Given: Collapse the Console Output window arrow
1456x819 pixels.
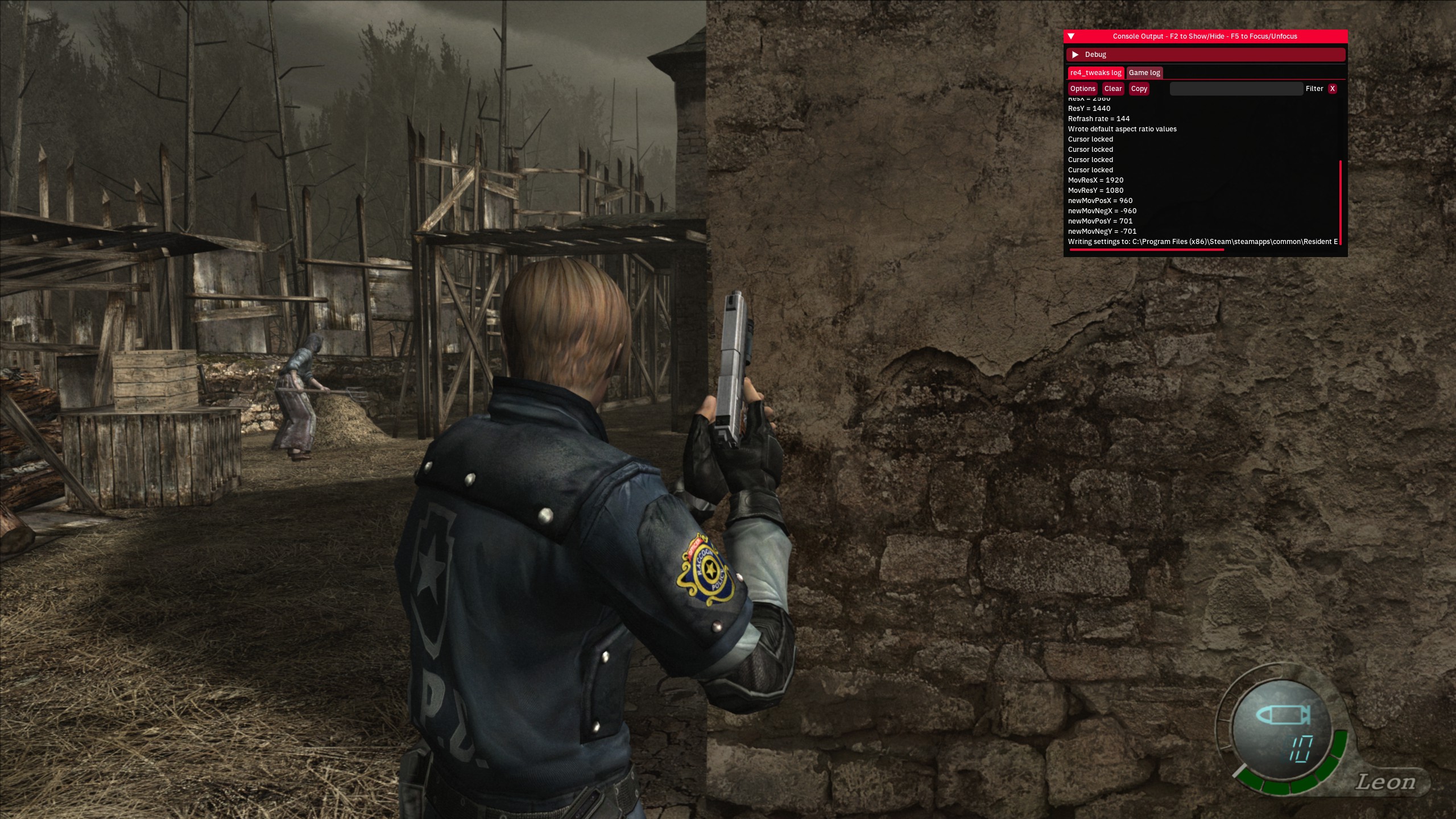Looking at the screenshot, I should tap(1071, 36).
